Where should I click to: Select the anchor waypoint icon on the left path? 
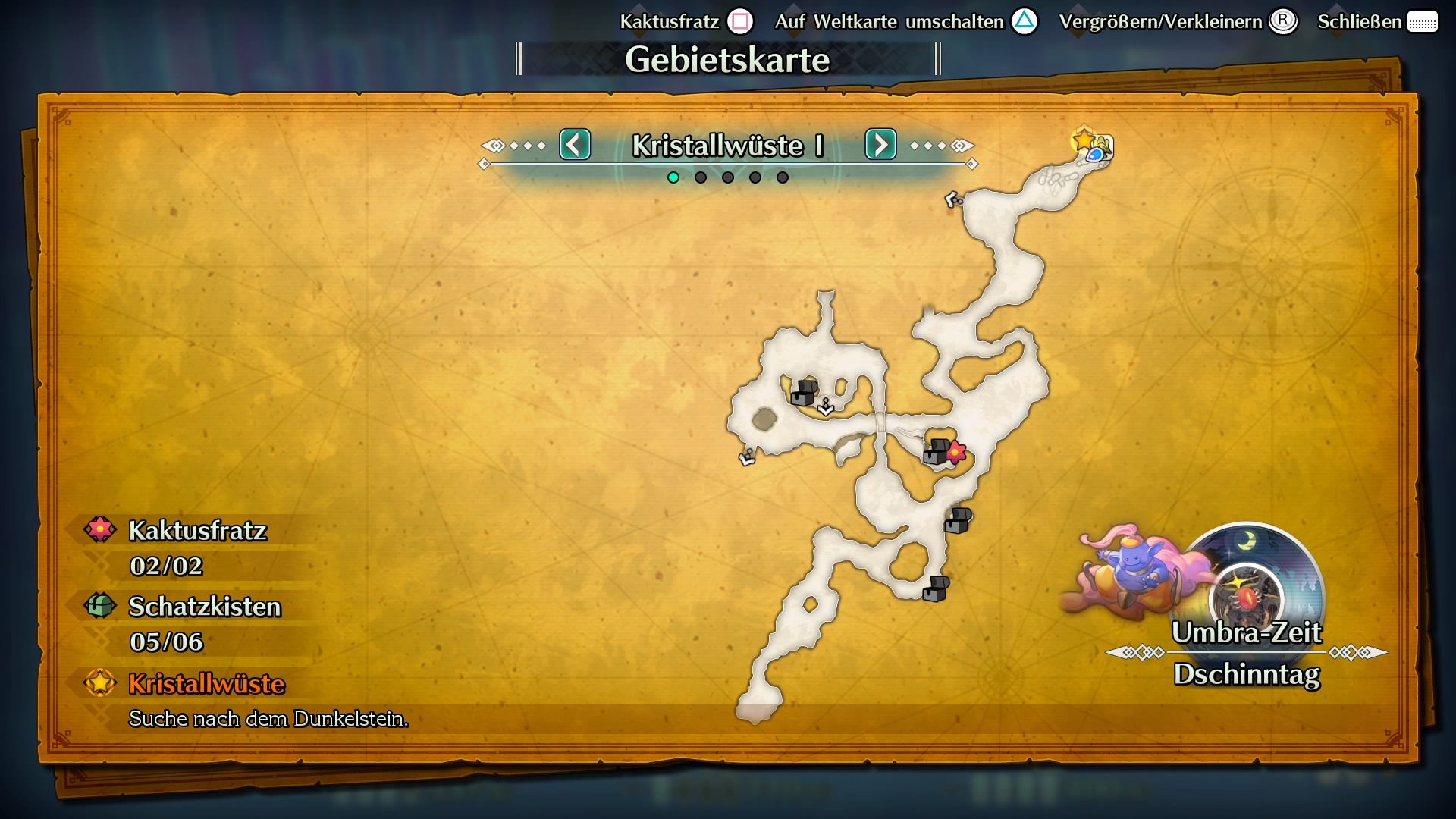[747, 456]
